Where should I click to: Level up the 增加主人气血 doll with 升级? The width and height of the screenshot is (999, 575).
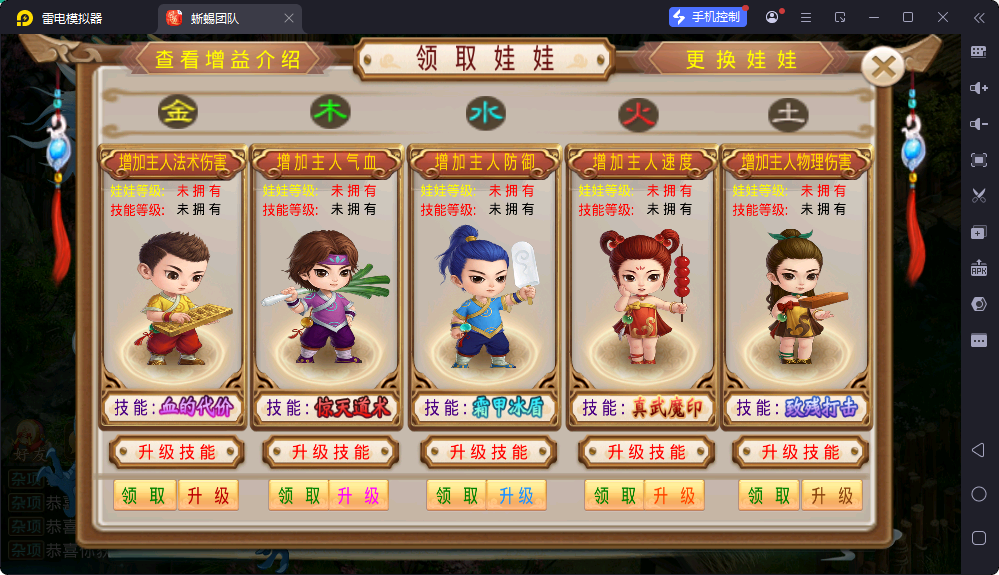[359, 495]
